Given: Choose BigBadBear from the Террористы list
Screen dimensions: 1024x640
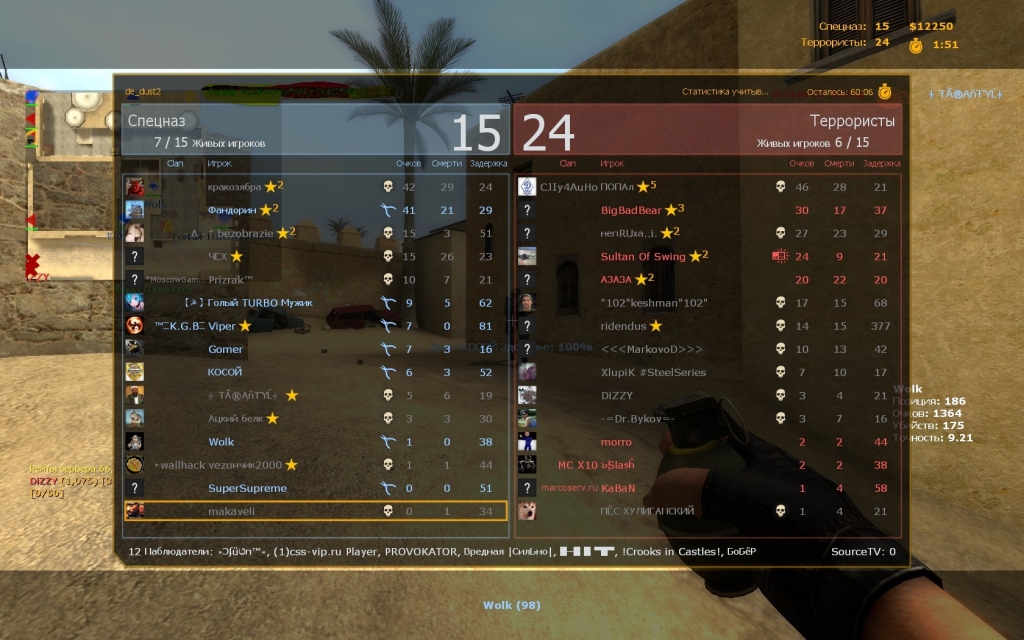Looking at the screenshot, I should [631, 210].
